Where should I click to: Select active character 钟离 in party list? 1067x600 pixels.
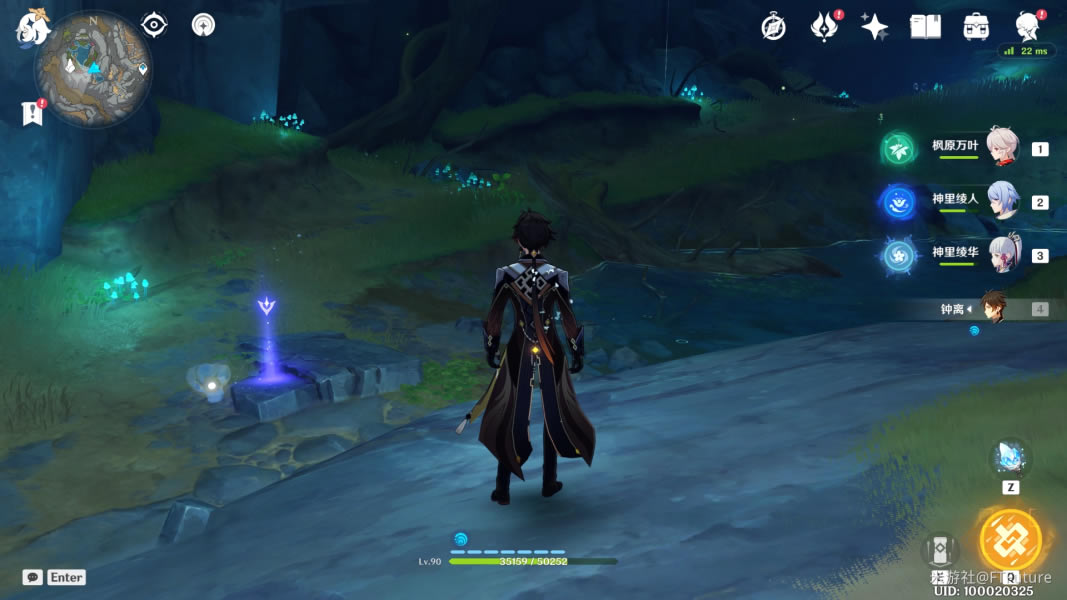click(992, 308)
